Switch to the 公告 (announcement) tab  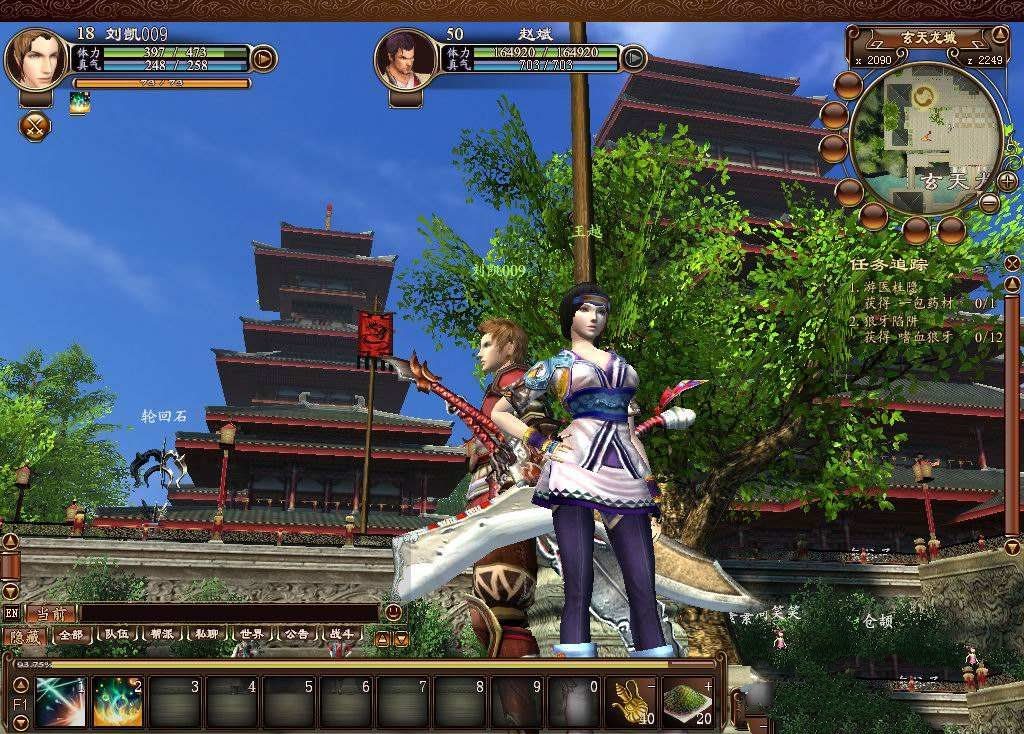296,635
